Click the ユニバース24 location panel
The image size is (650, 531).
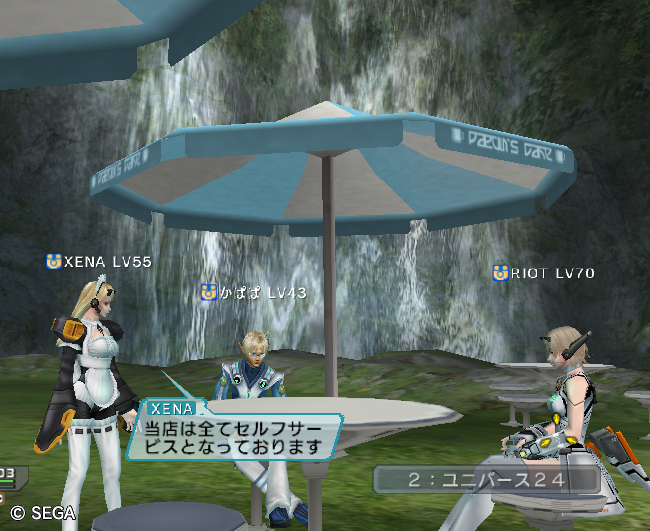(487, 480)
